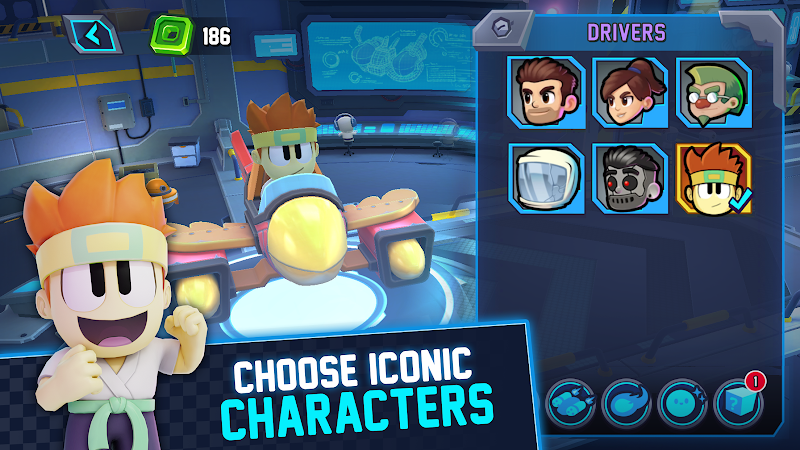
Task: Choose the ponytail woman driver
Action: tap(628, 93)
